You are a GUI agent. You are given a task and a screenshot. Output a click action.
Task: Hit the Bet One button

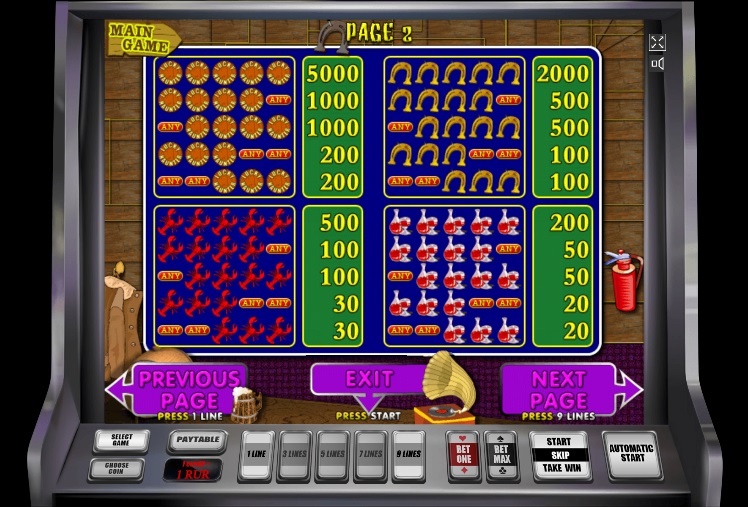pos(464,455)
